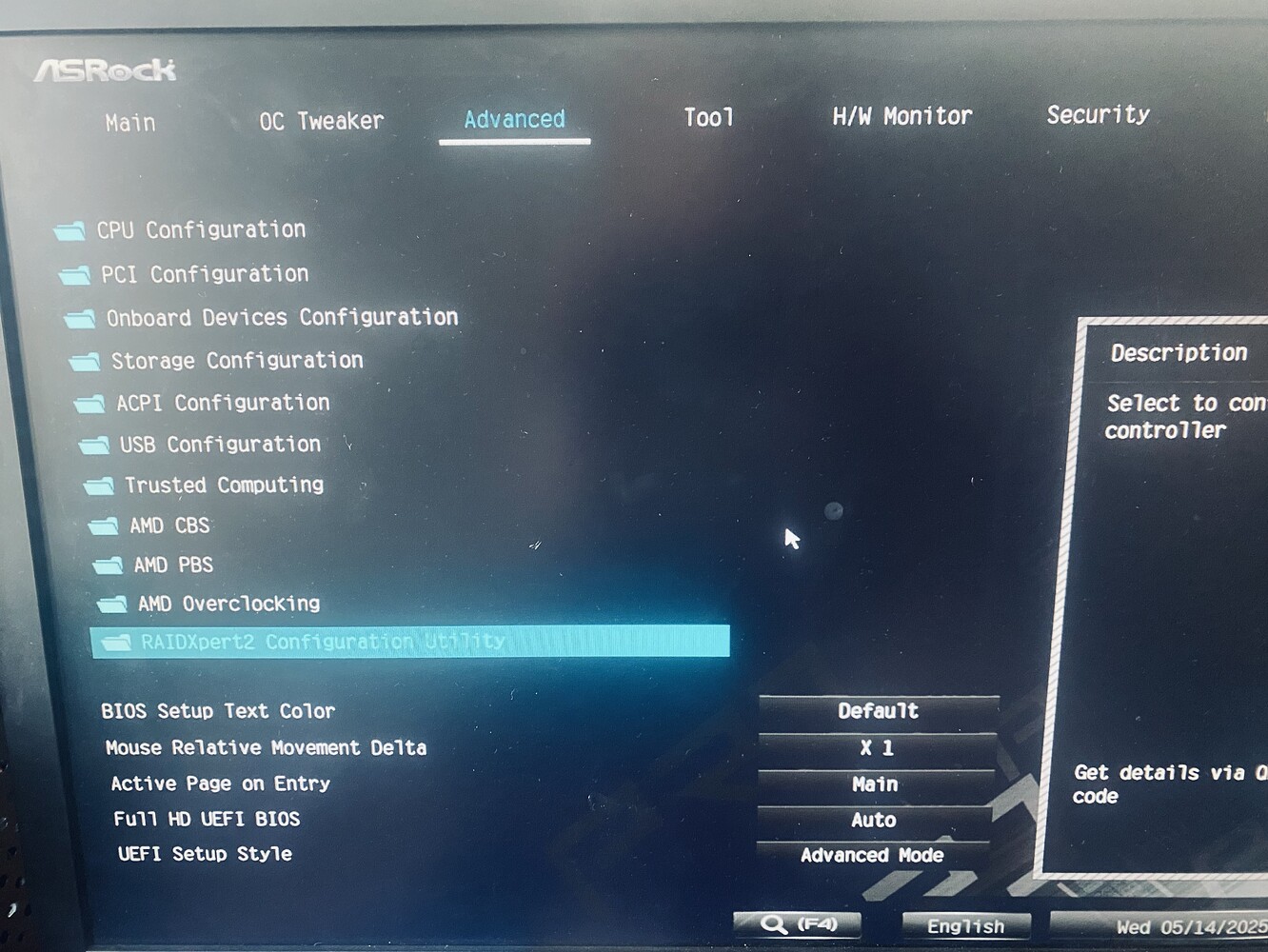Viewport: 1268px width, 952px height.
Task: Open the AMD CBS folder
Action: 172,526
